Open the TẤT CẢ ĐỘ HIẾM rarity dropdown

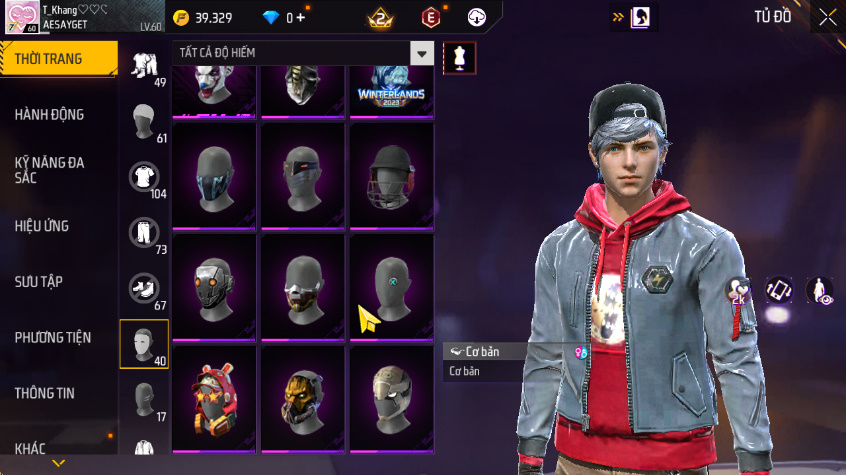423,54
